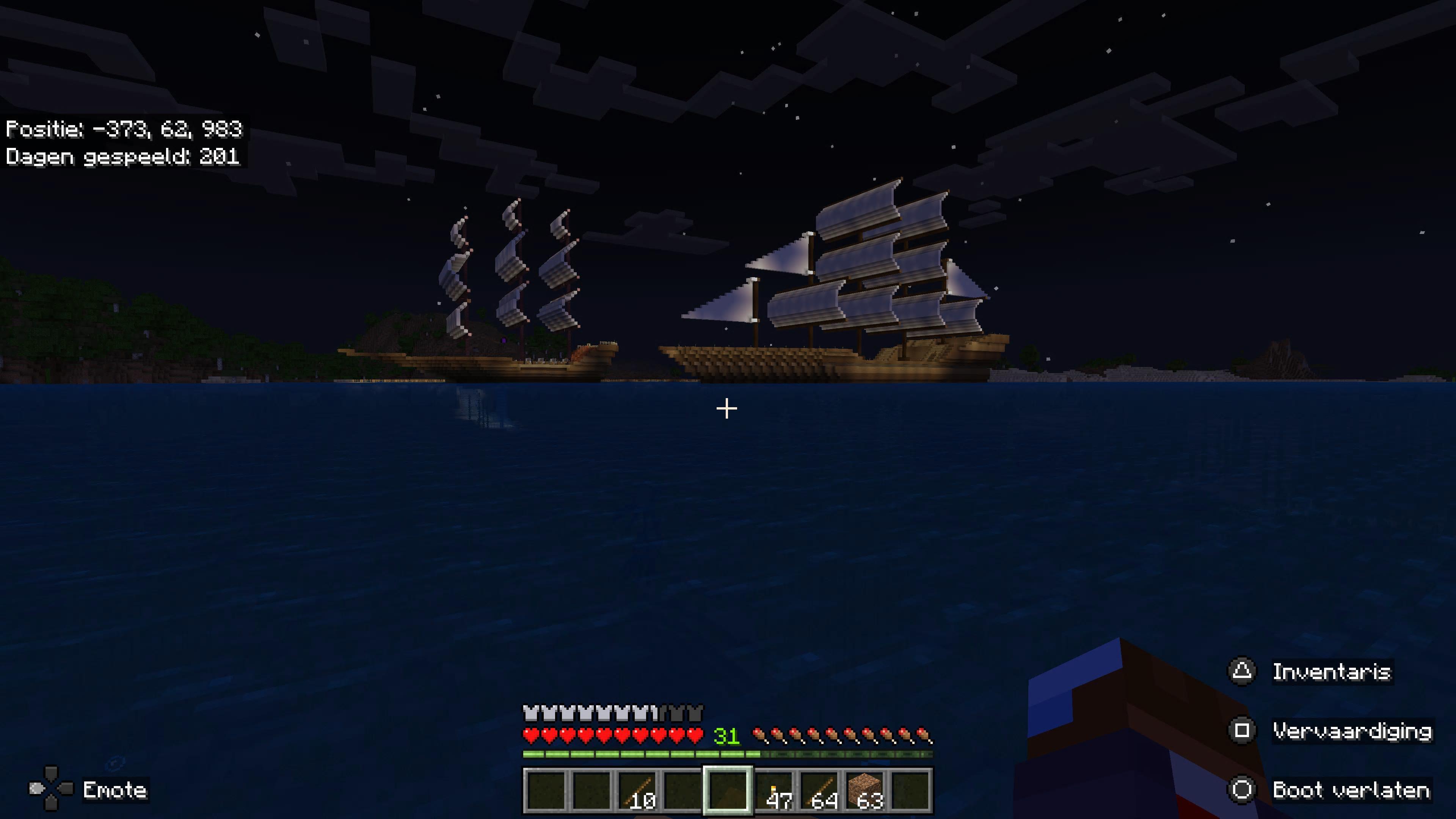The width and height of the screenshot is (1456, 819).
Task: Click the currently highlighted empty hotbar slot
Action: tap(729, 790)
